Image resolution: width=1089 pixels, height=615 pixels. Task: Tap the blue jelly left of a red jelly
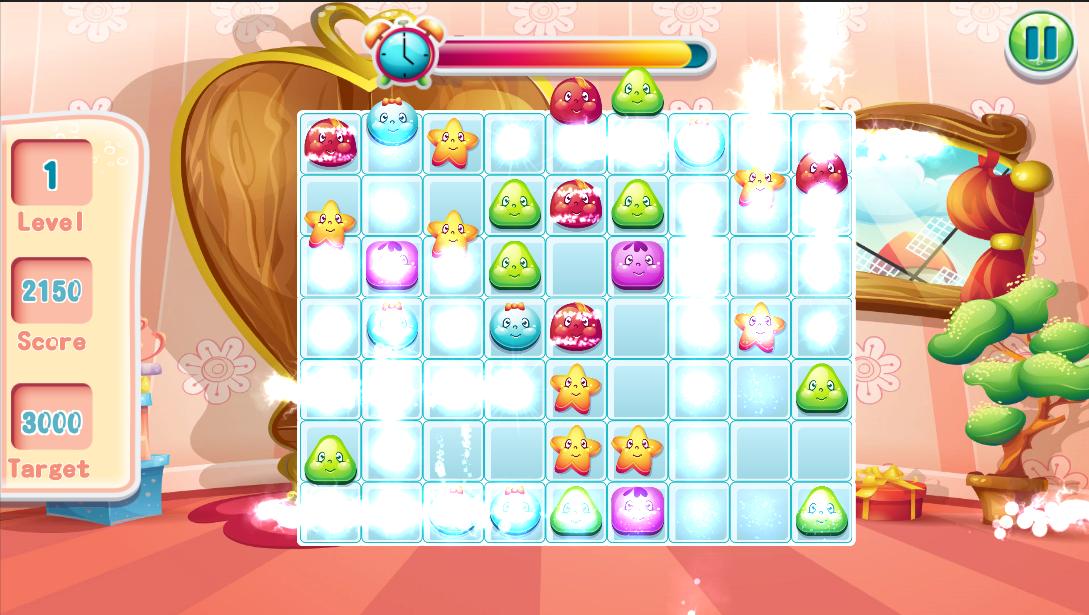pos(516,327)
